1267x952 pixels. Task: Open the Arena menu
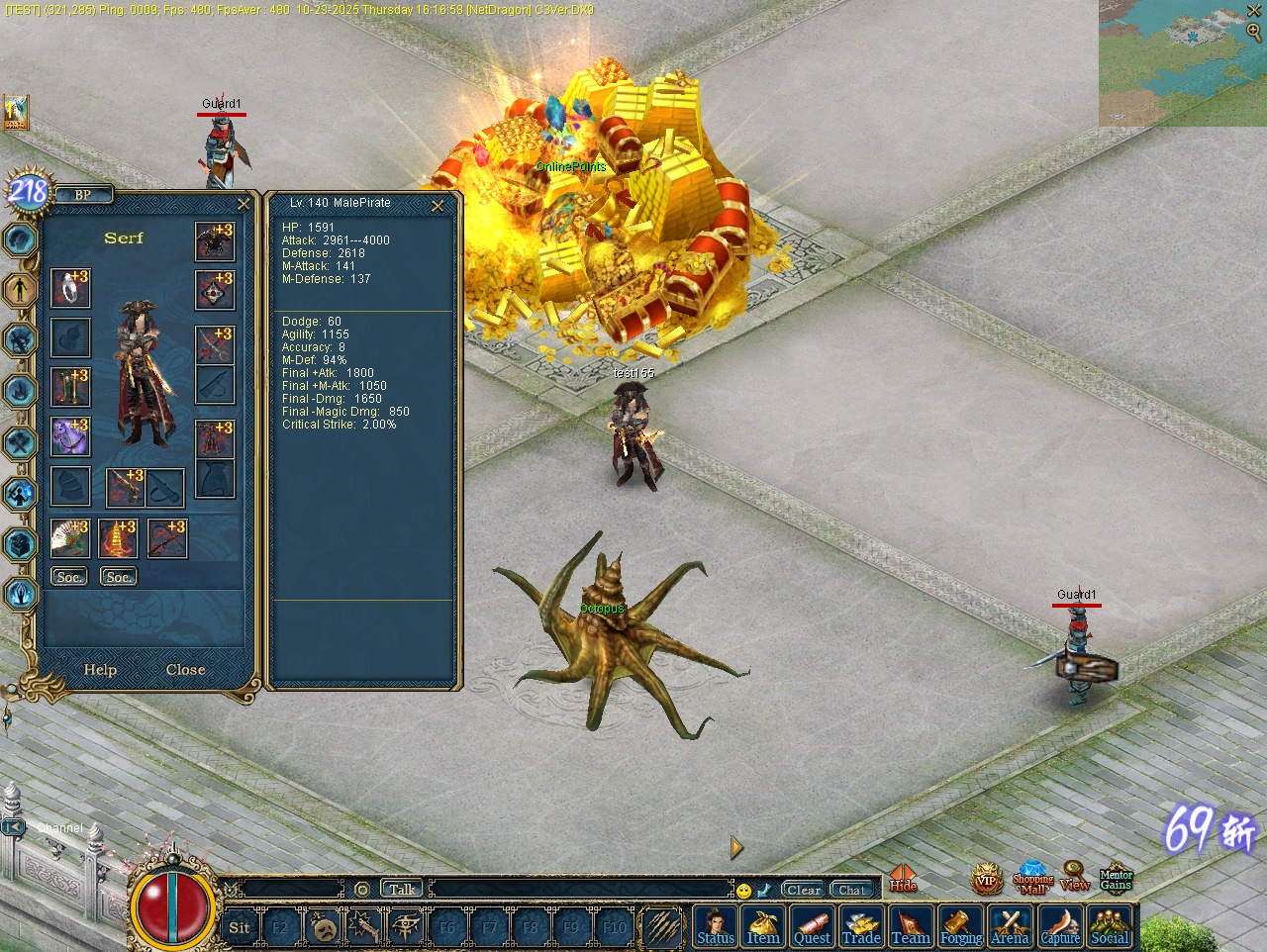1010,927
